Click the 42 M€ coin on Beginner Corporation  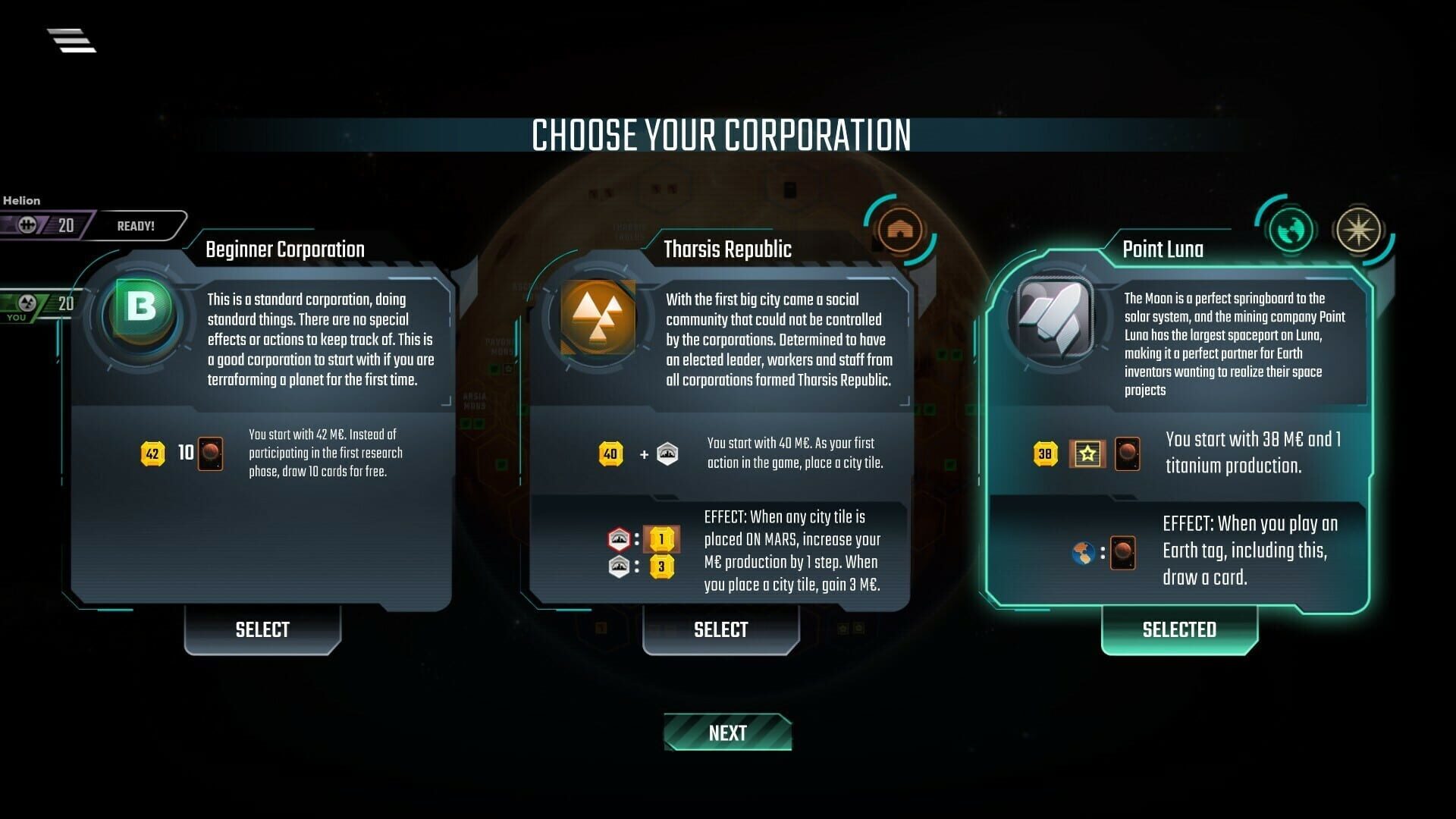(152, 453)
